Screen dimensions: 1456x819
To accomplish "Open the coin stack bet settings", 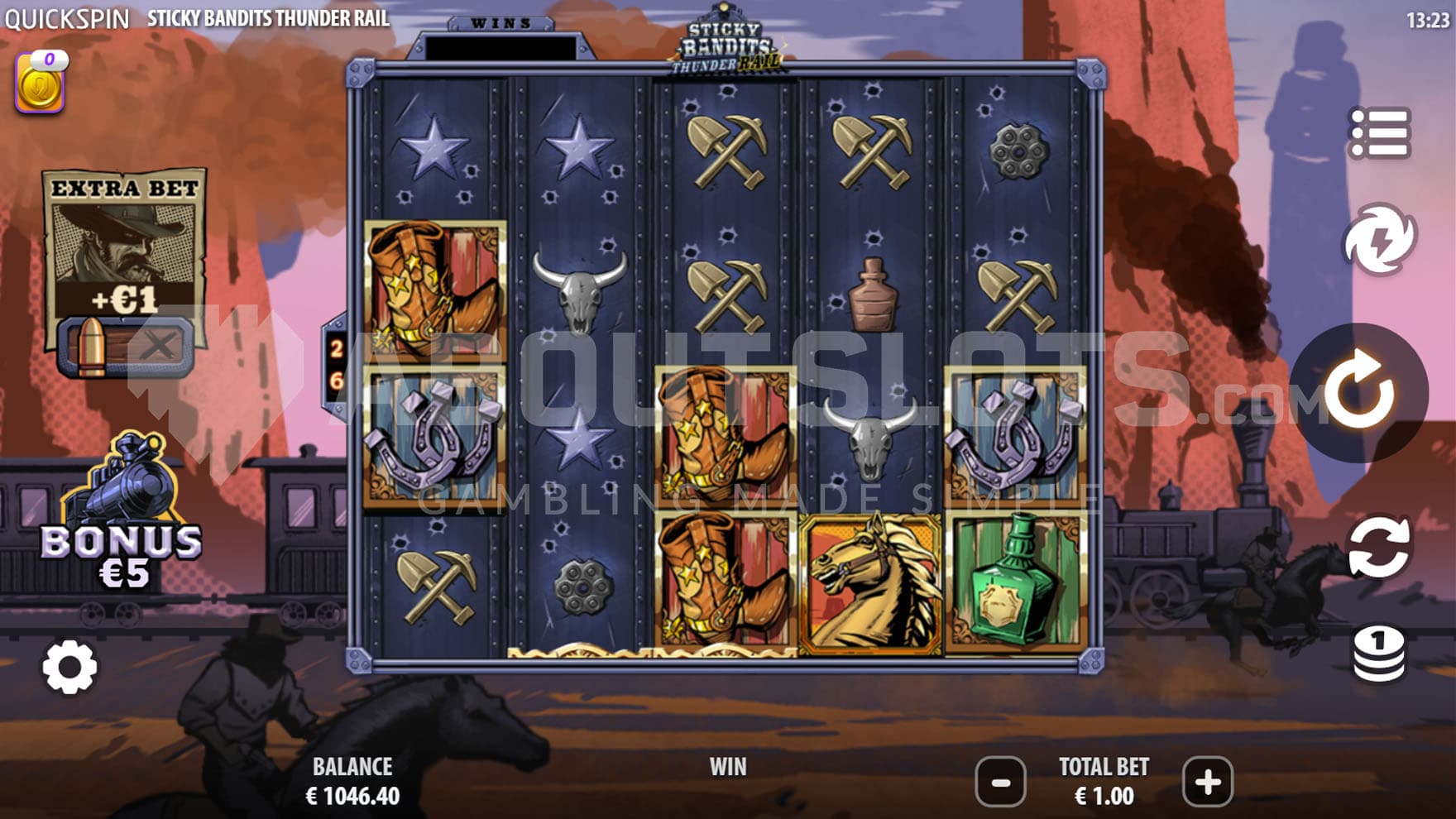I will click(1379, 654).
